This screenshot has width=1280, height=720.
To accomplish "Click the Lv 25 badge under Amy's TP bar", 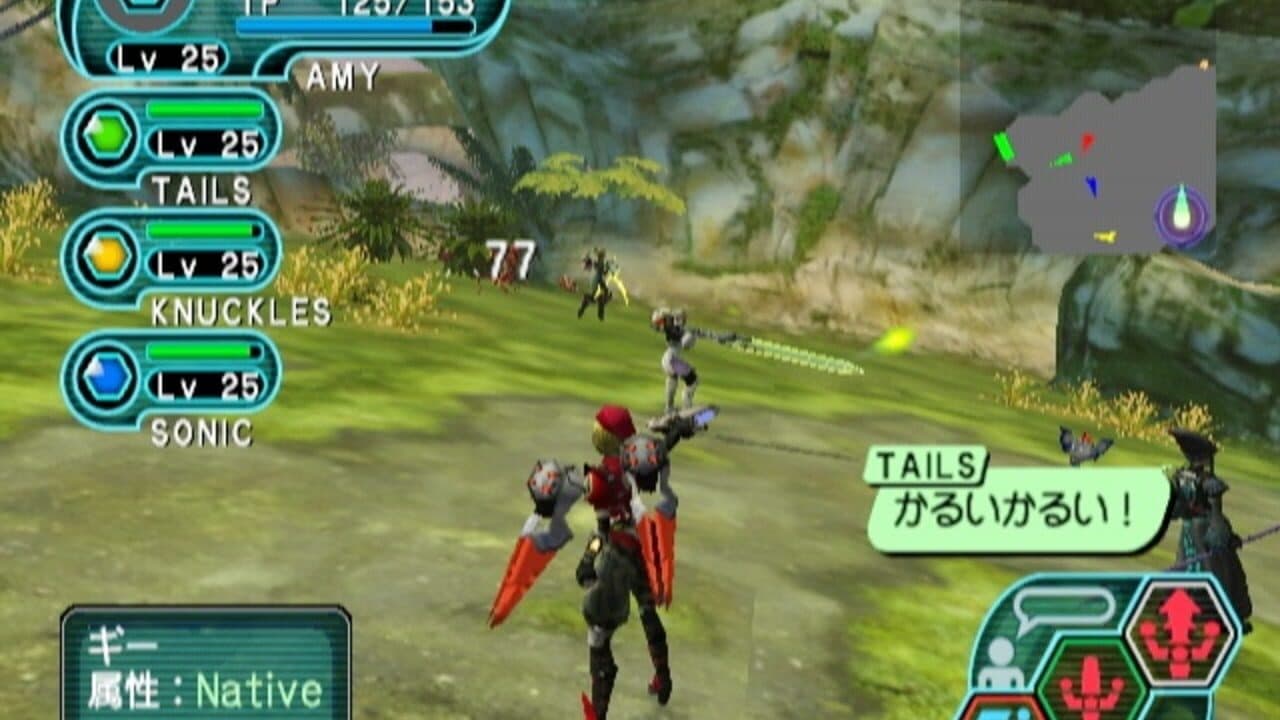I will [x=168, y=58].
